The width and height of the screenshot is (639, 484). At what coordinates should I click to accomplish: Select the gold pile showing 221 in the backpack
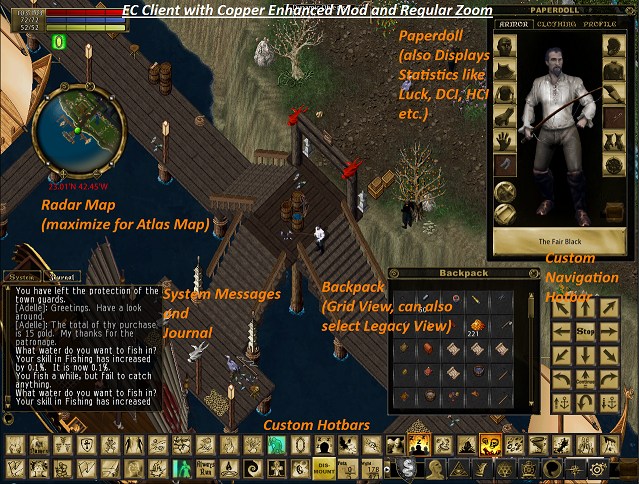[477, 324]
